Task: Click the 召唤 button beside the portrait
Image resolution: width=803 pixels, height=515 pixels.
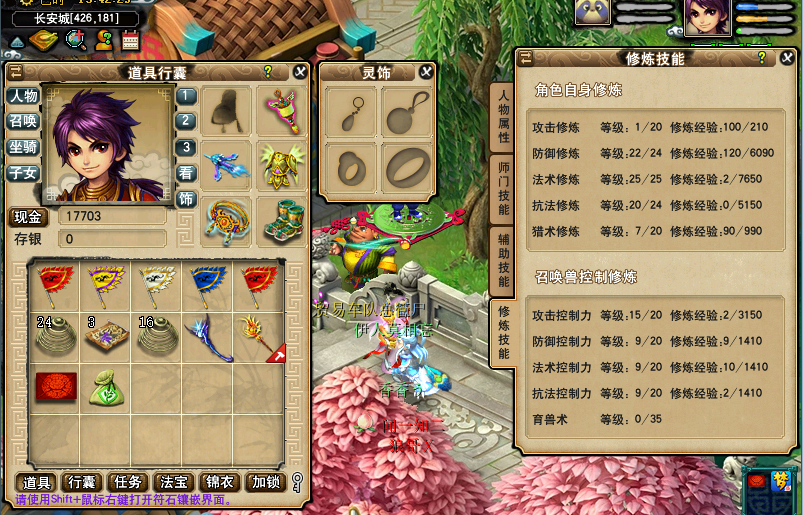Action: [x=23, y=120]
